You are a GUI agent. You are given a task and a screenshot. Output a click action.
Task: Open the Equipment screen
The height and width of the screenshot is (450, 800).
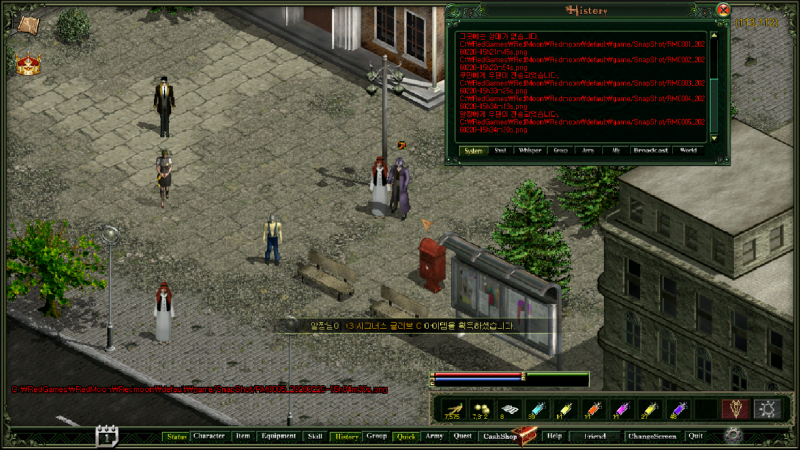[277, 436]
